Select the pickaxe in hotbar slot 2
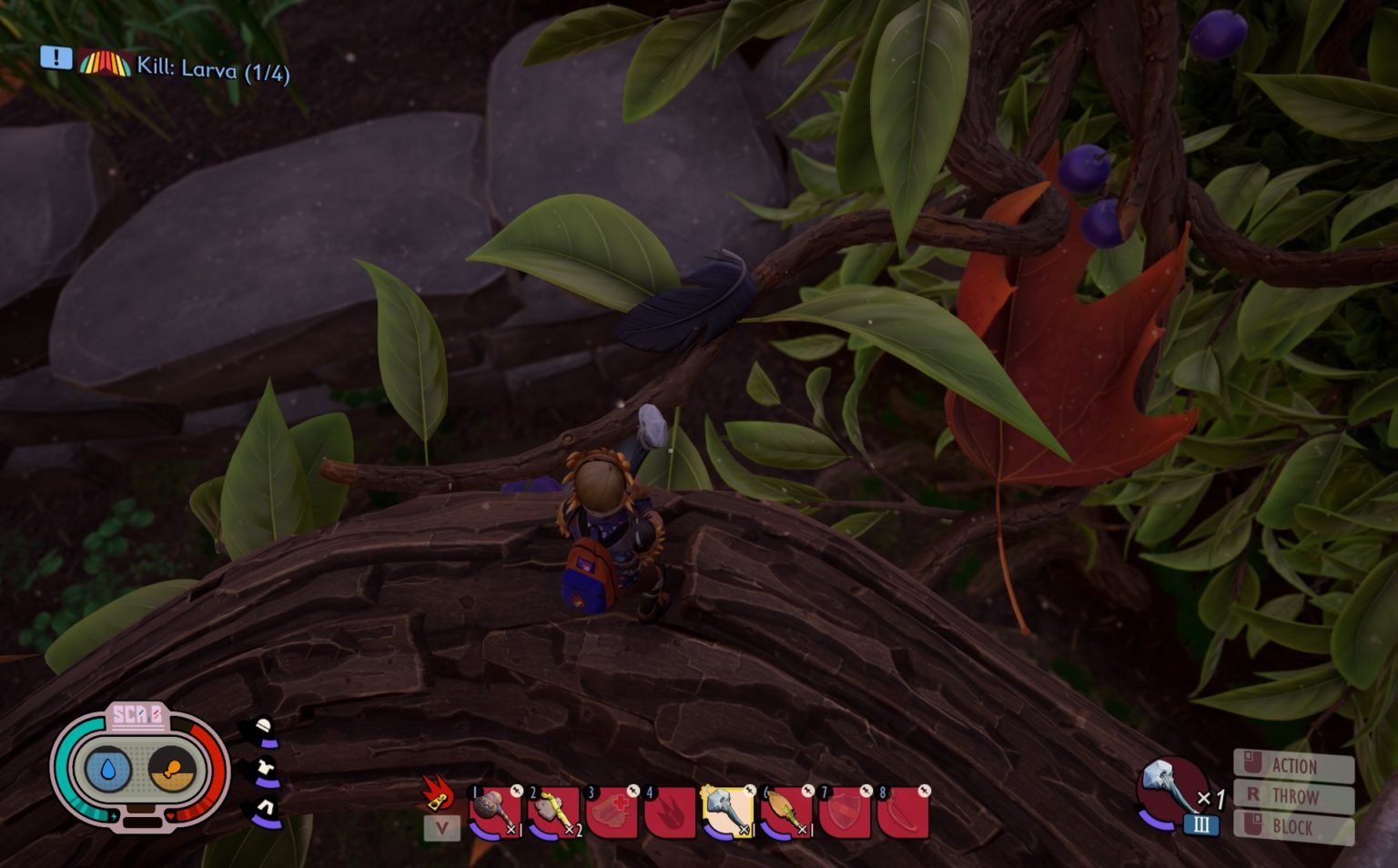Screen dimensions: 1398x868 click(553, 810)
